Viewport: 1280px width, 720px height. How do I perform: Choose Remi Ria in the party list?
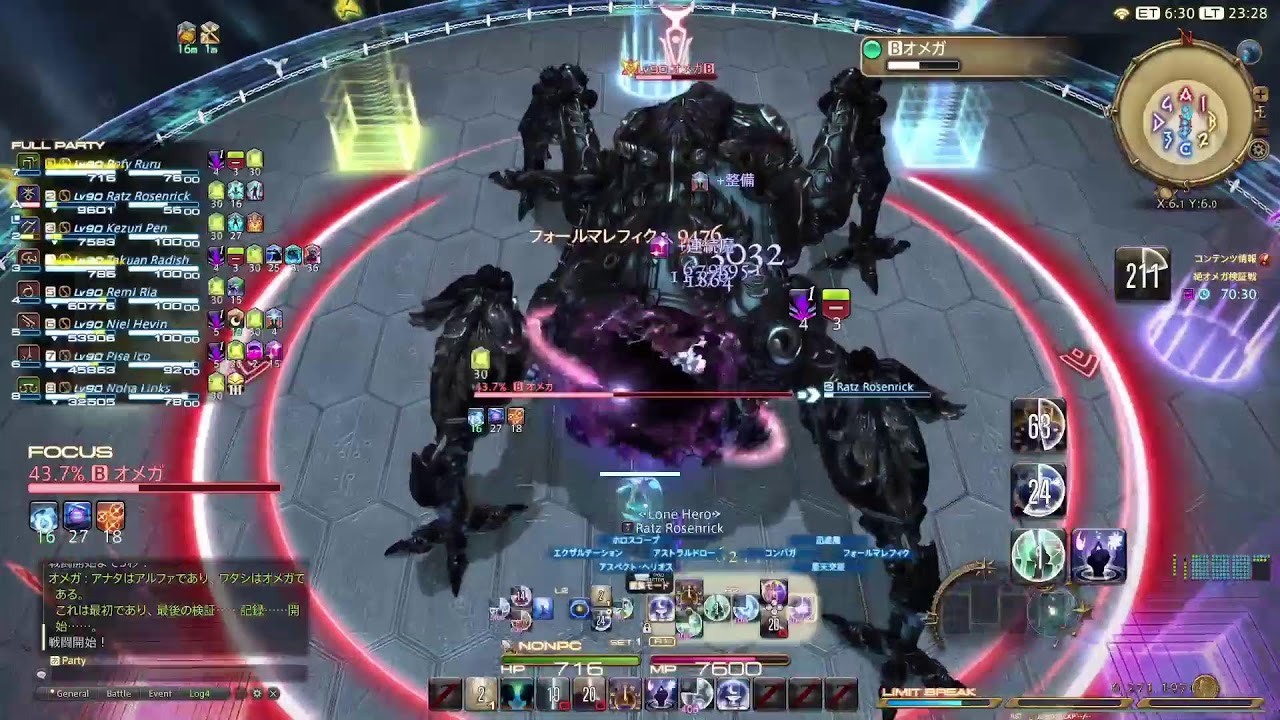click(115, 292)
